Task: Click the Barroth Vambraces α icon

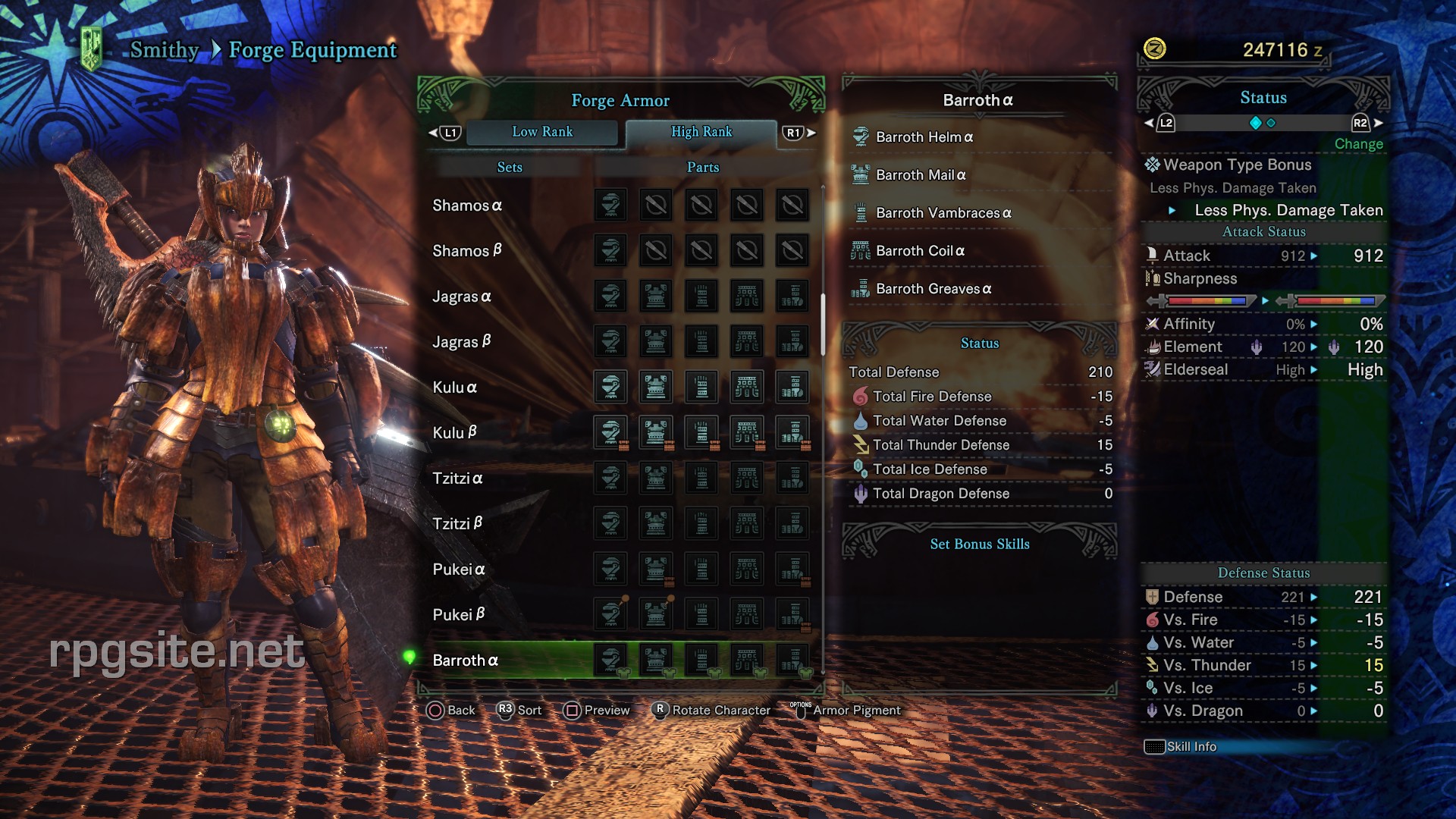Action: 861,213
